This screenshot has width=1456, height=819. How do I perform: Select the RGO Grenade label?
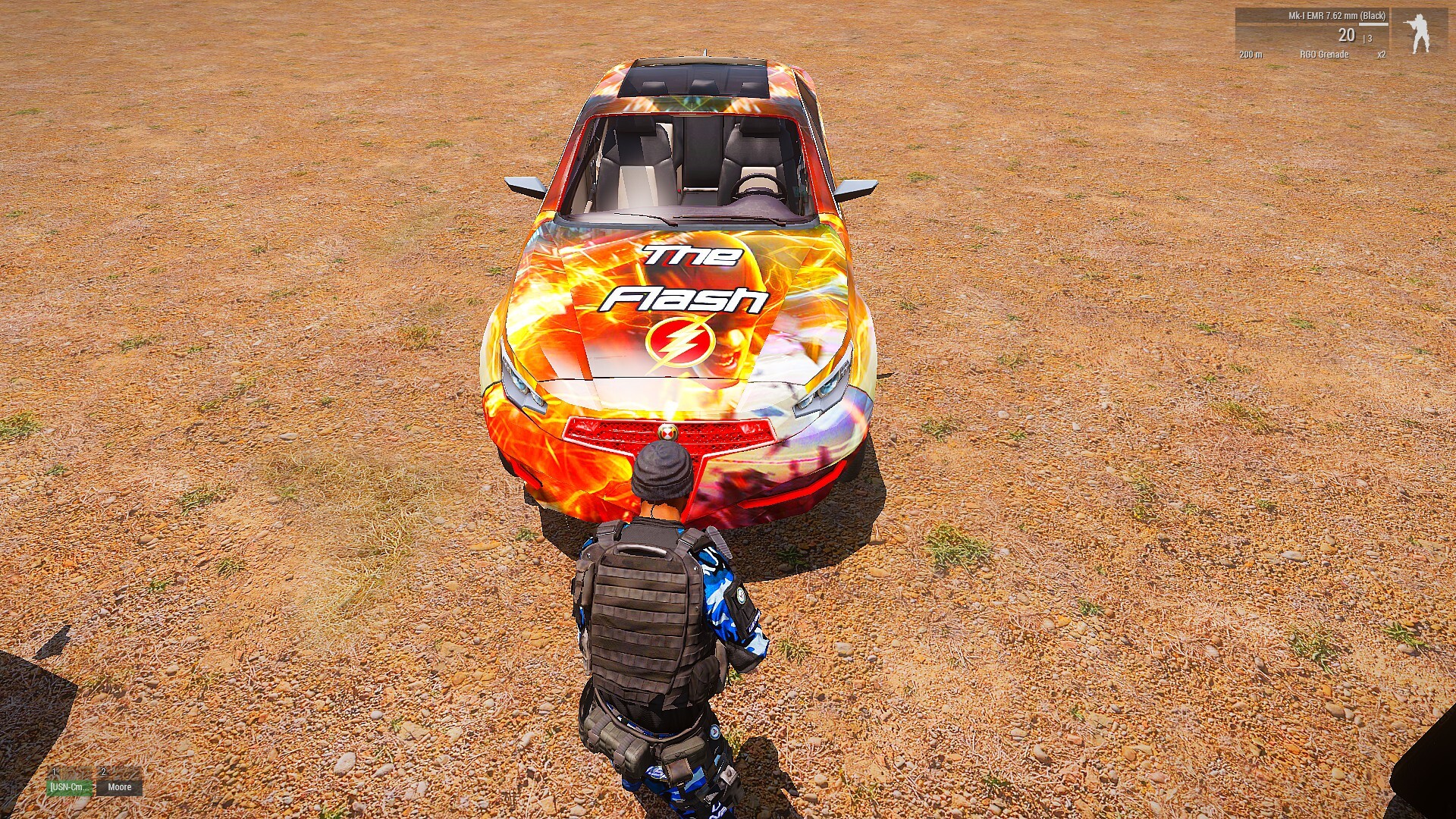coord(1324,55)
